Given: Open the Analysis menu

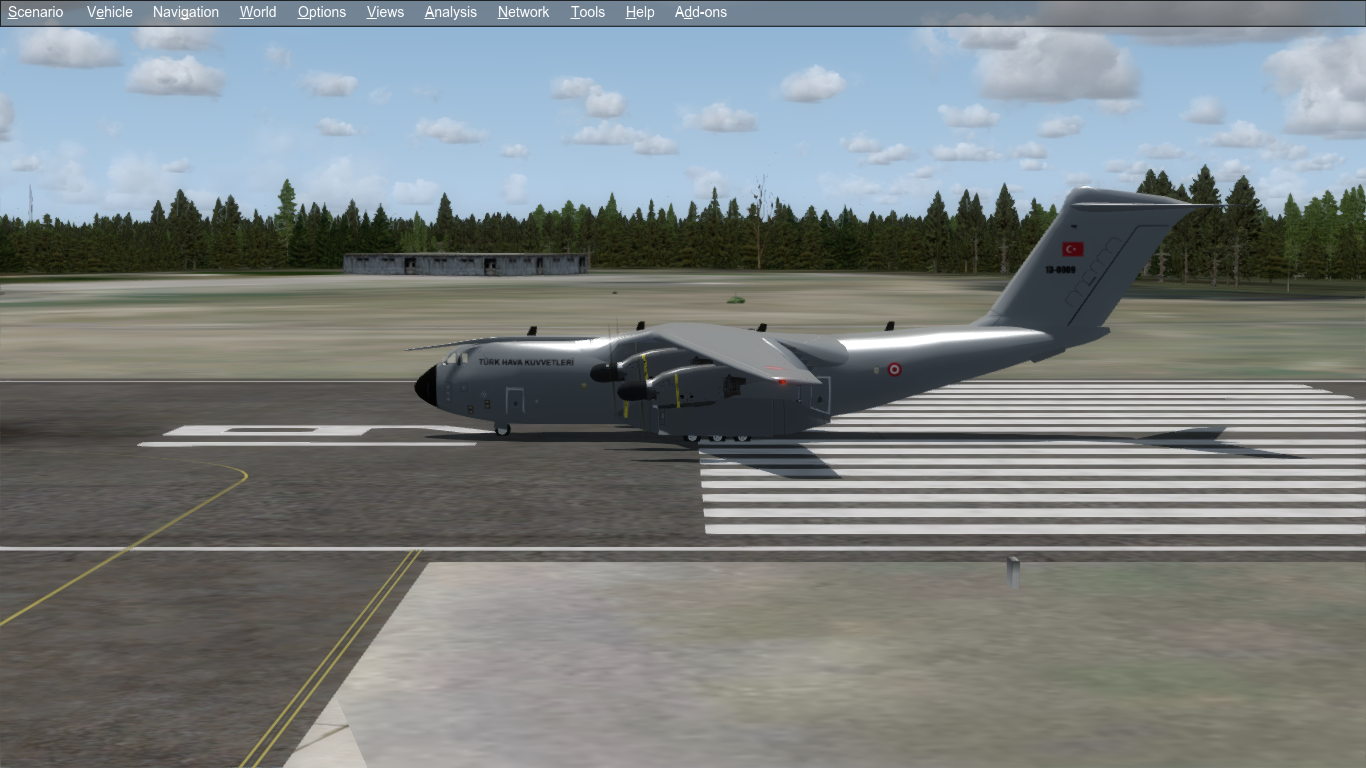Looking at the screenshot, I should pos(450,12).
